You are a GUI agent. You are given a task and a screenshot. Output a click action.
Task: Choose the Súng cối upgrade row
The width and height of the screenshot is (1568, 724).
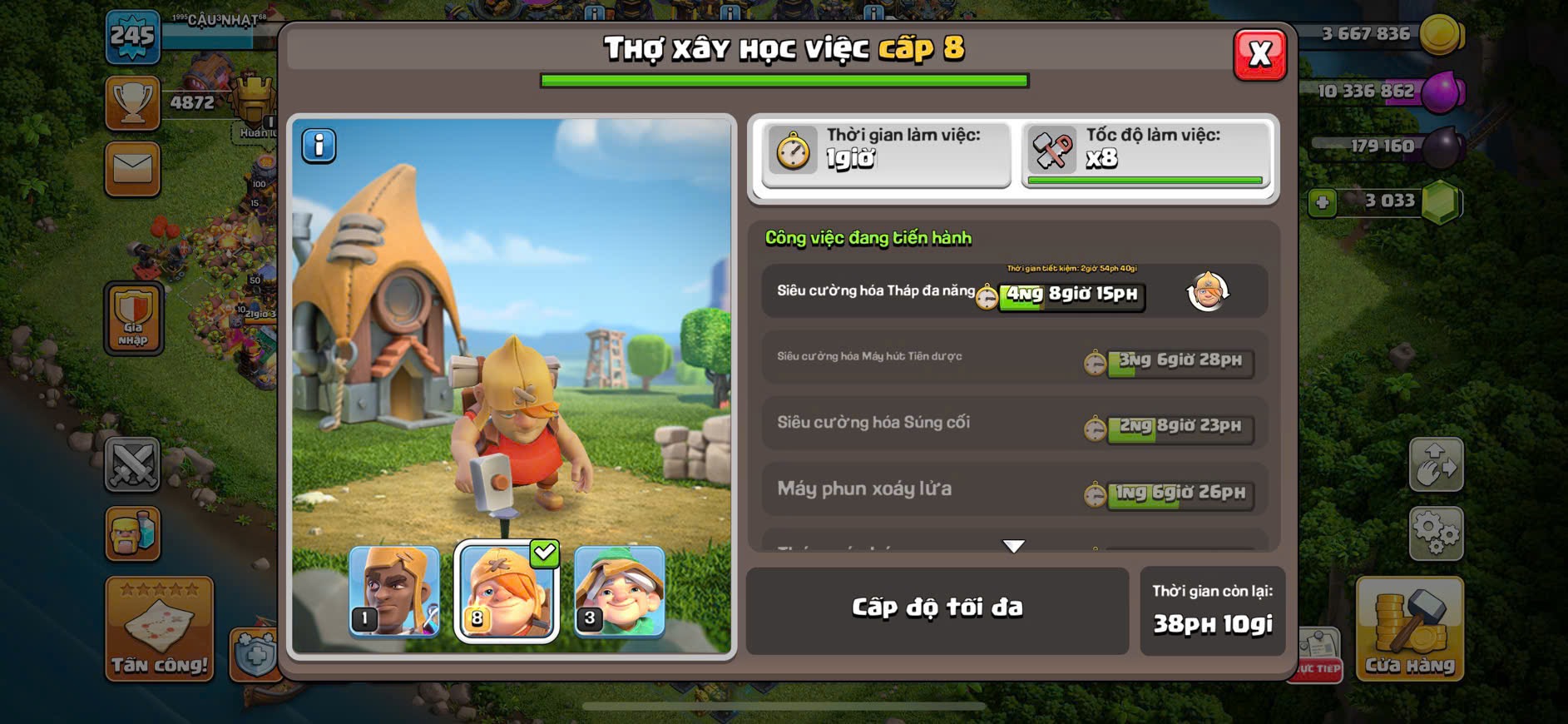point(1014,424)
